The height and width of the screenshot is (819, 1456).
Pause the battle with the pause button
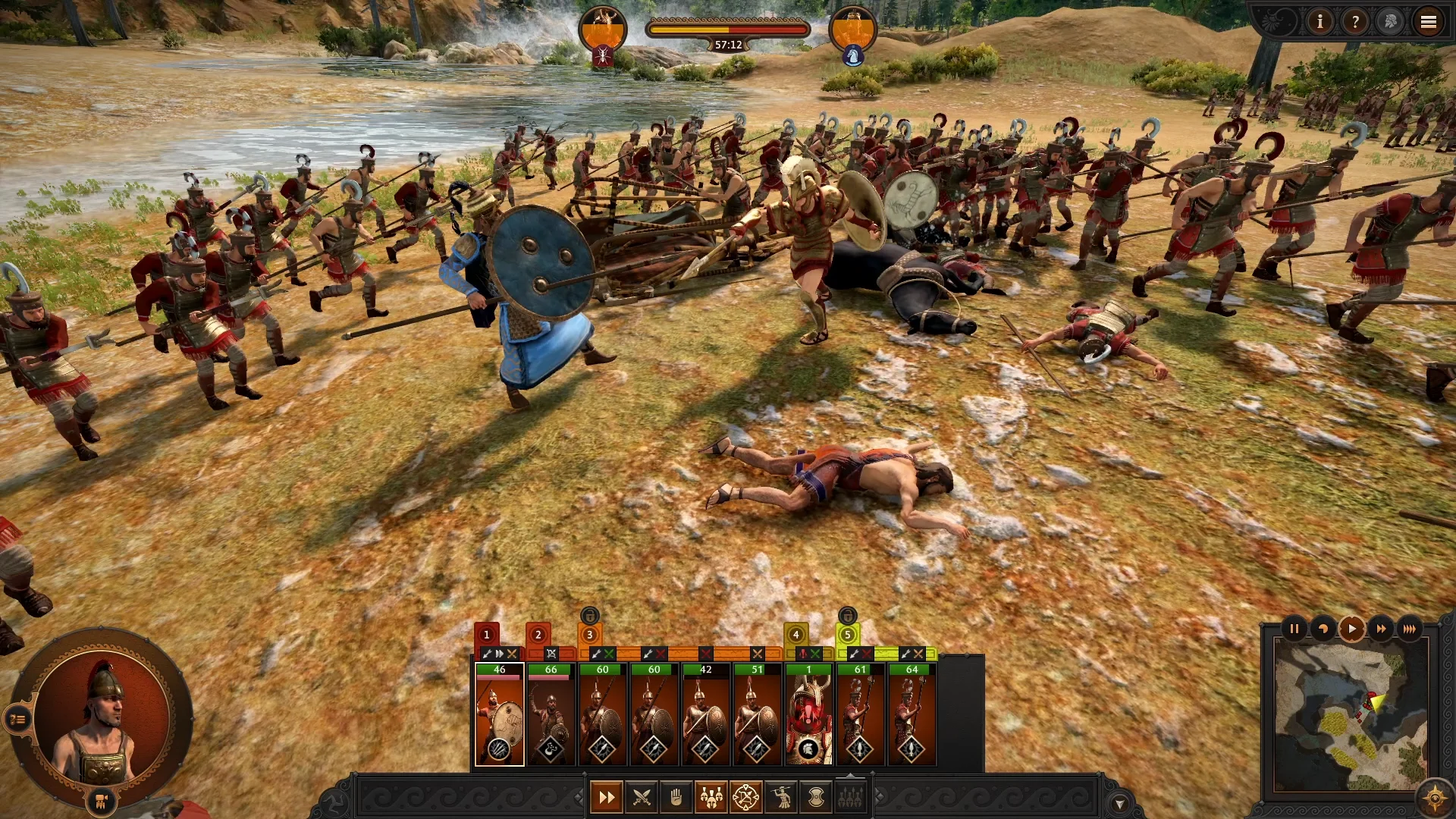pyautogui.click(x=1294, y=629)
